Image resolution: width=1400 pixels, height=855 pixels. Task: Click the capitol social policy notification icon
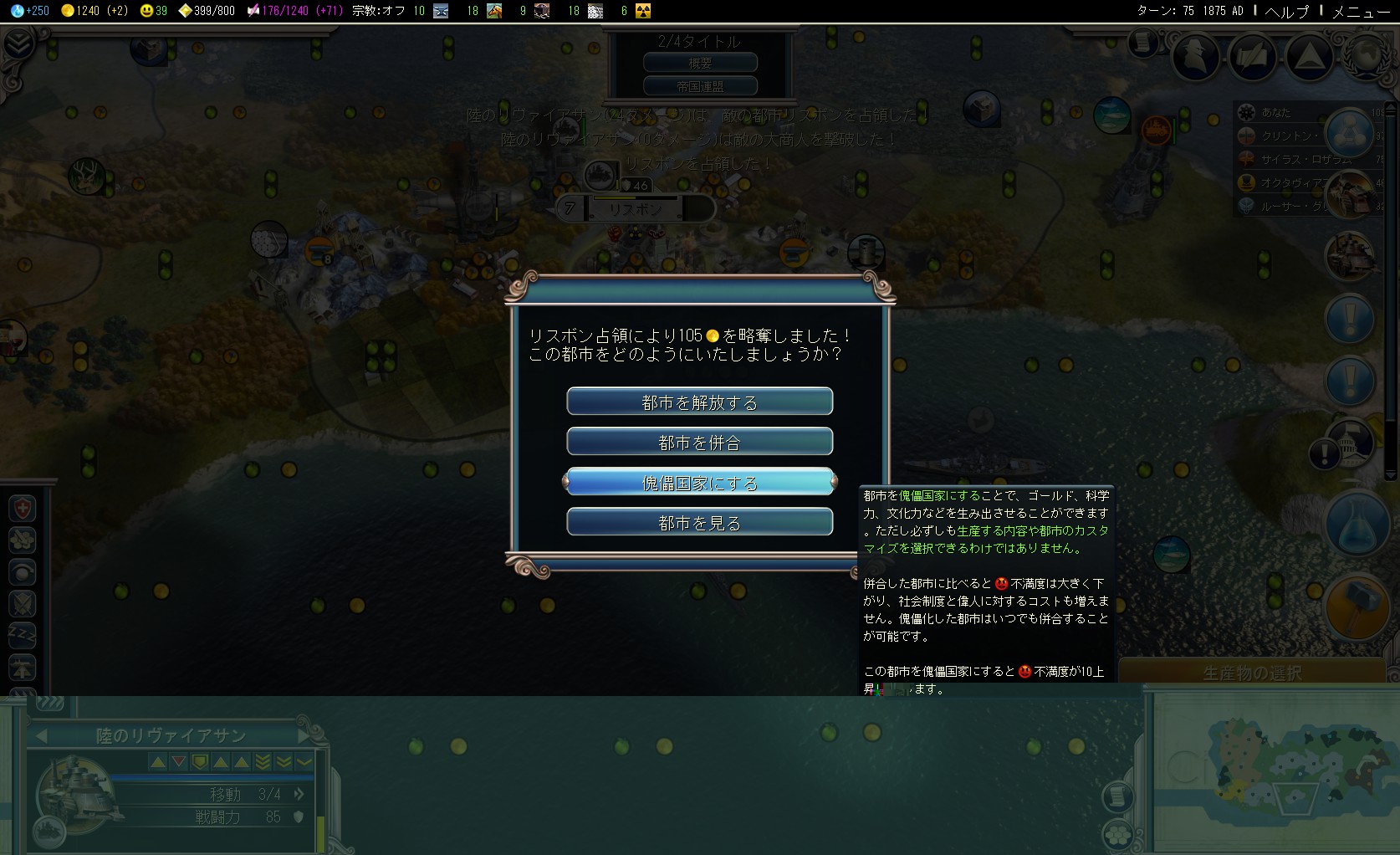1349,443
